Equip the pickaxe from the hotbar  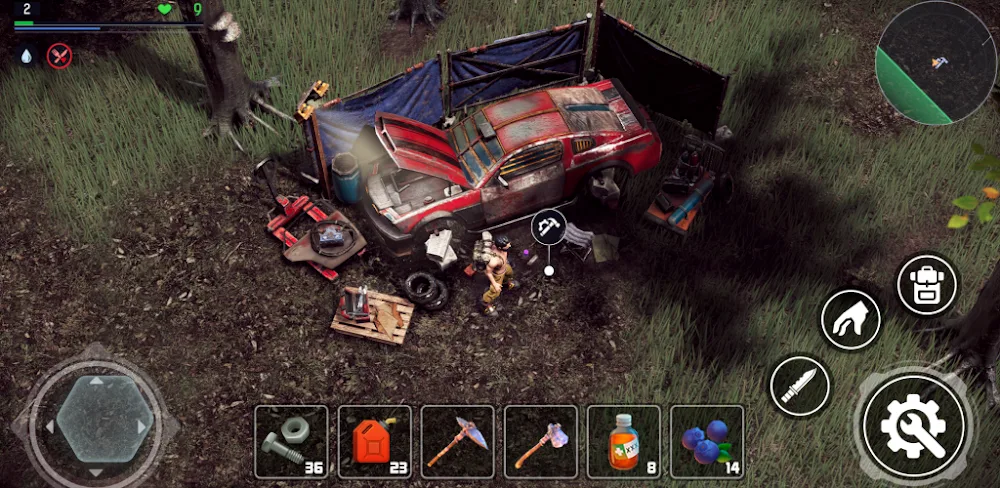tap(457, 441)
